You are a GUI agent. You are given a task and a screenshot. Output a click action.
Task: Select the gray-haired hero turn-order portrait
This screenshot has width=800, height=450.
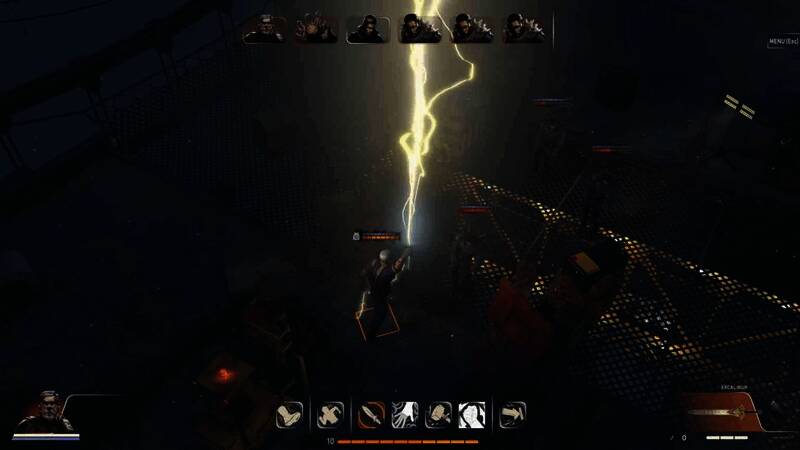click(x=263, y=28)
